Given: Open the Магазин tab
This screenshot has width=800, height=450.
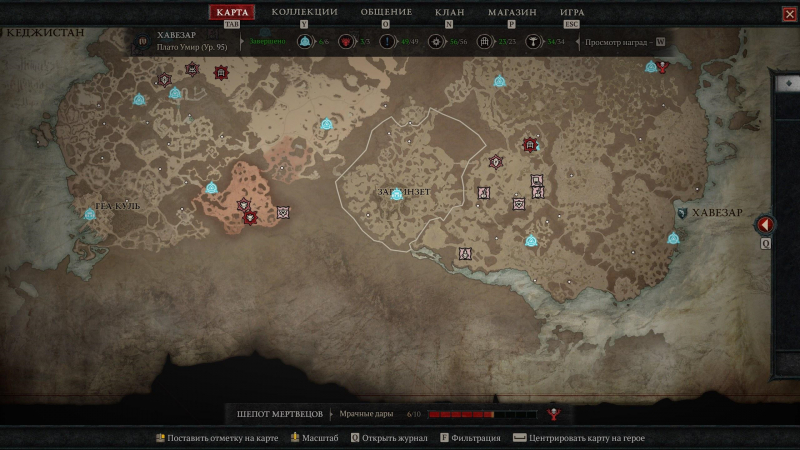Looking at the screenshot, I should [512, 12].
